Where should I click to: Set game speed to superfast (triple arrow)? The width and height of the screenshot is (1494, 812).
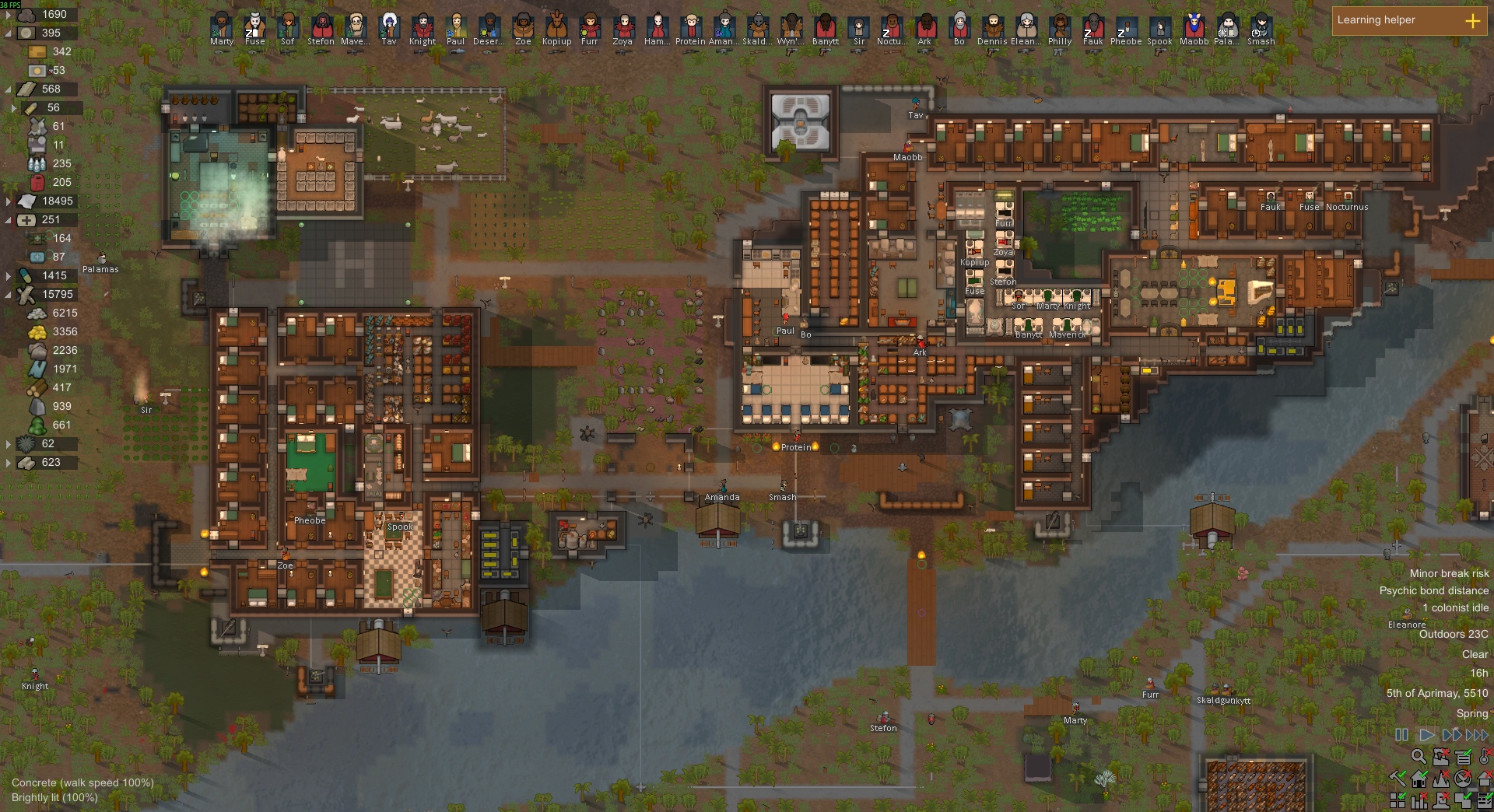click(x=1477, y=735)
